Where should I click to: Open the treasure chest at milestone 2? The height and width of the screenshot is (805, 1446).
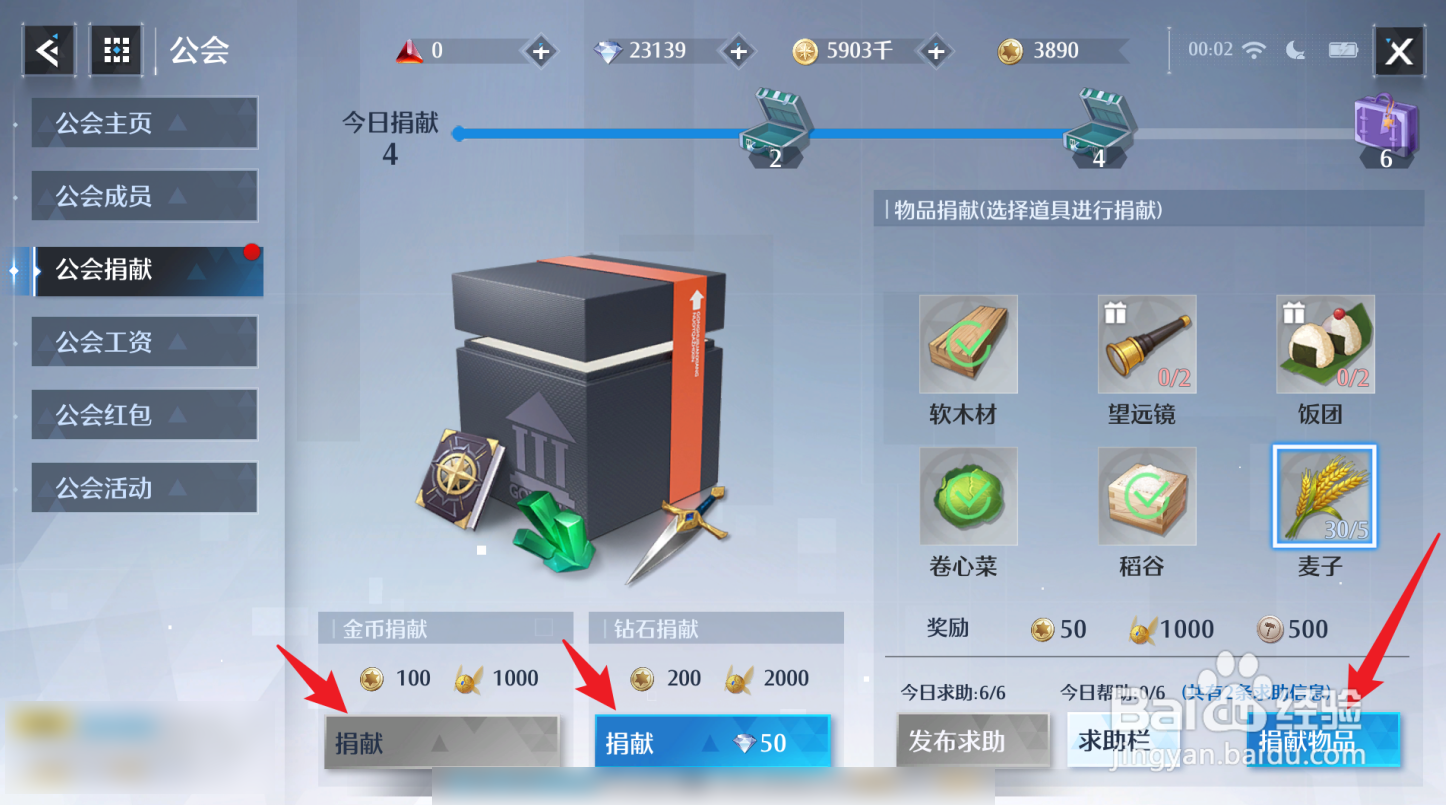tap(777, 127)
